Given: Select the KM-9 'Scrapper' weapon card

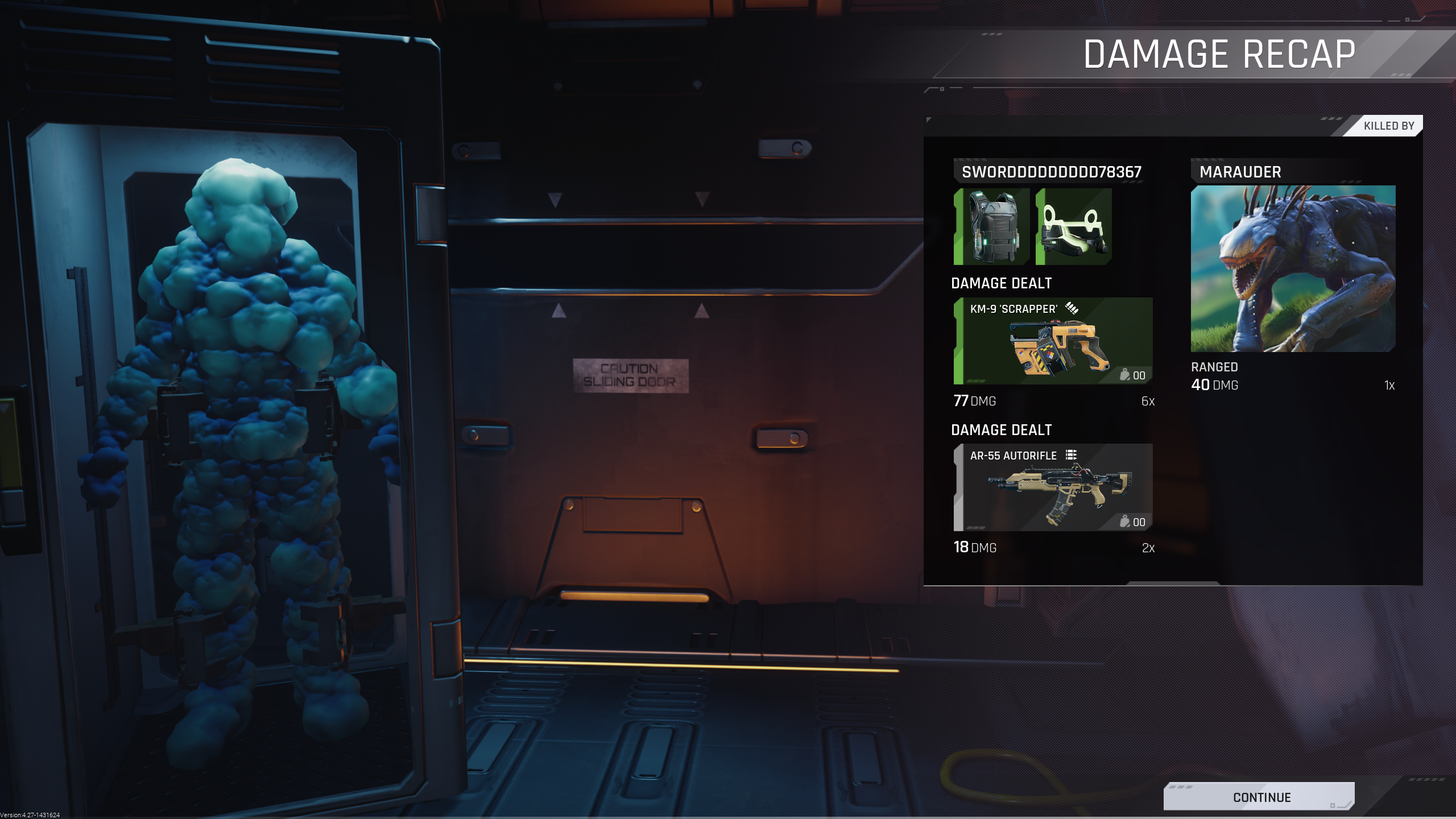Looking at the screenshot, I should click(1053, 341).
